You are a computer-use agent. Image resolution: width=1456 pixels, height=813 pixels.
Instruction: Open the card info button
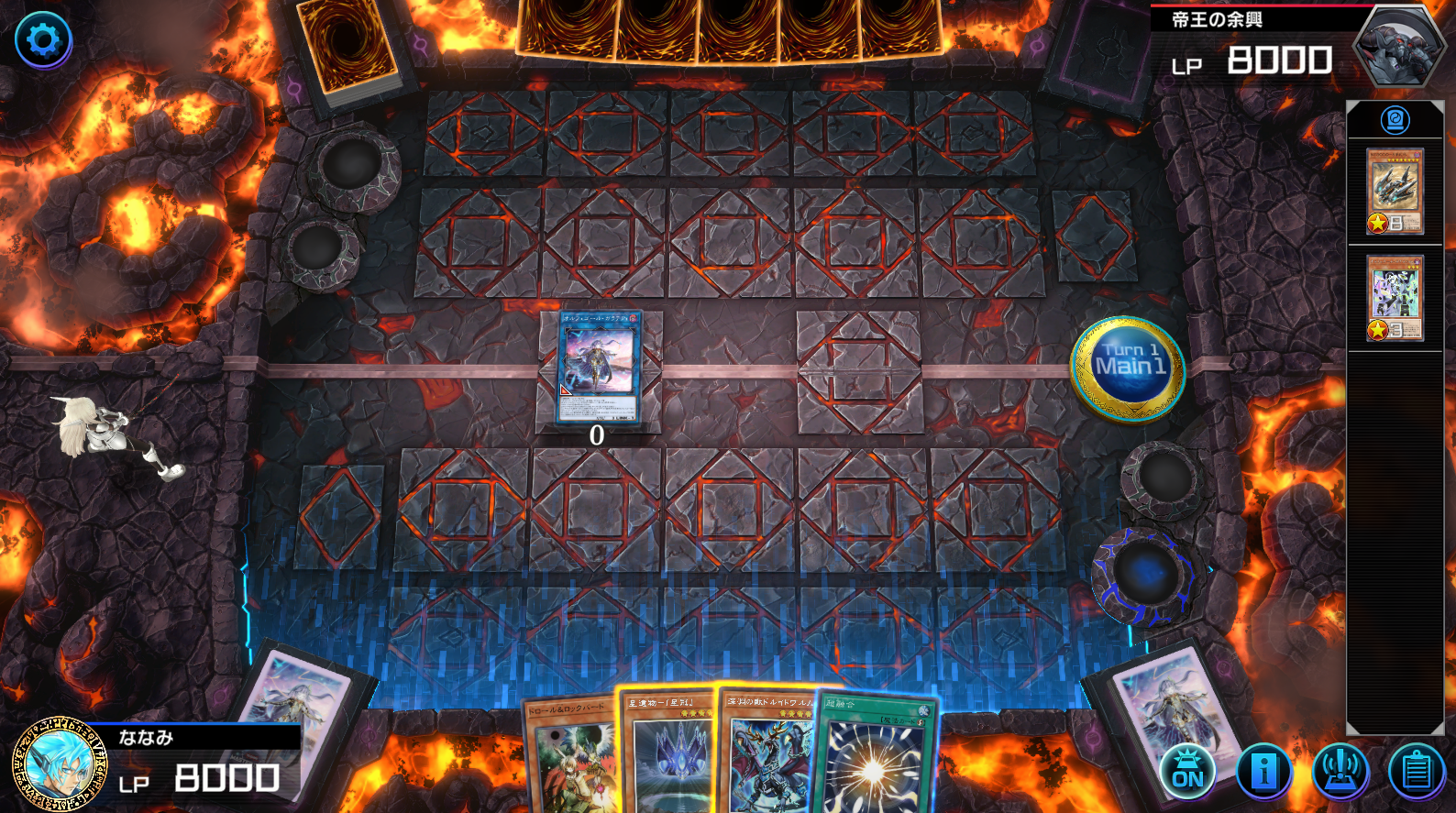click(1263, 771)
